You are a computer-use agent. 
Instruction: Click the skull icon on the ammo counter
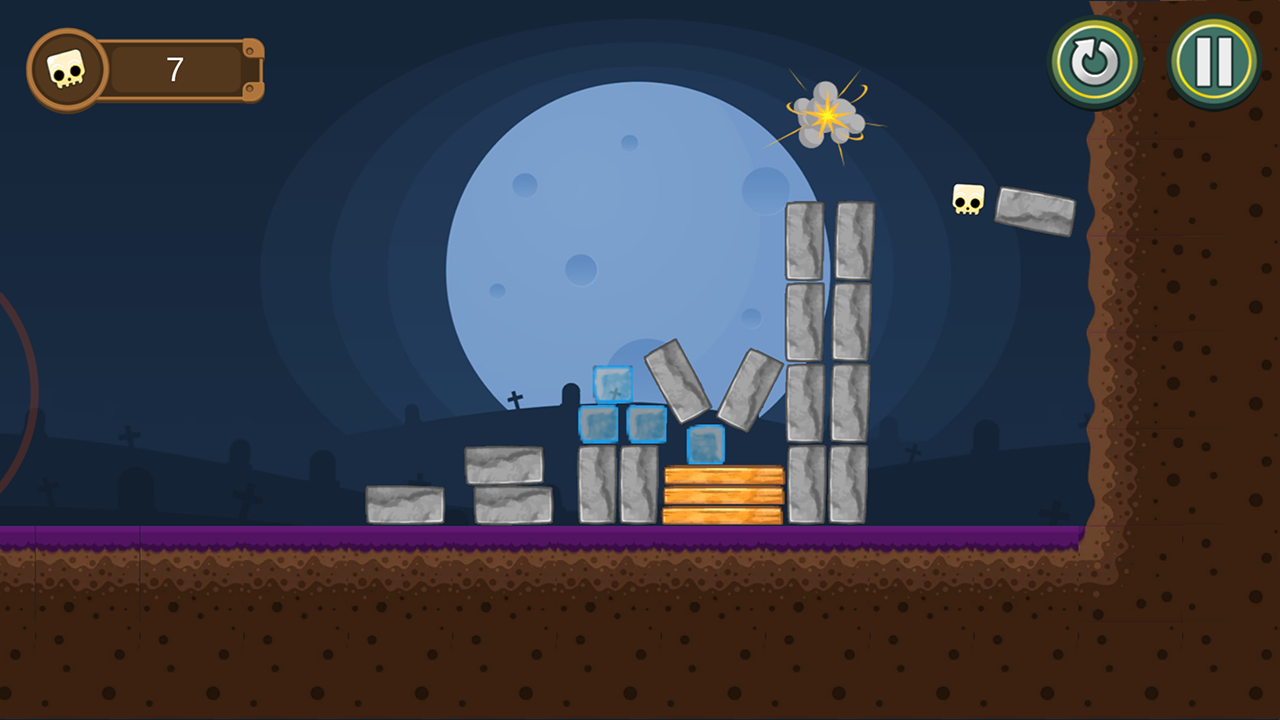click(67, 68)
